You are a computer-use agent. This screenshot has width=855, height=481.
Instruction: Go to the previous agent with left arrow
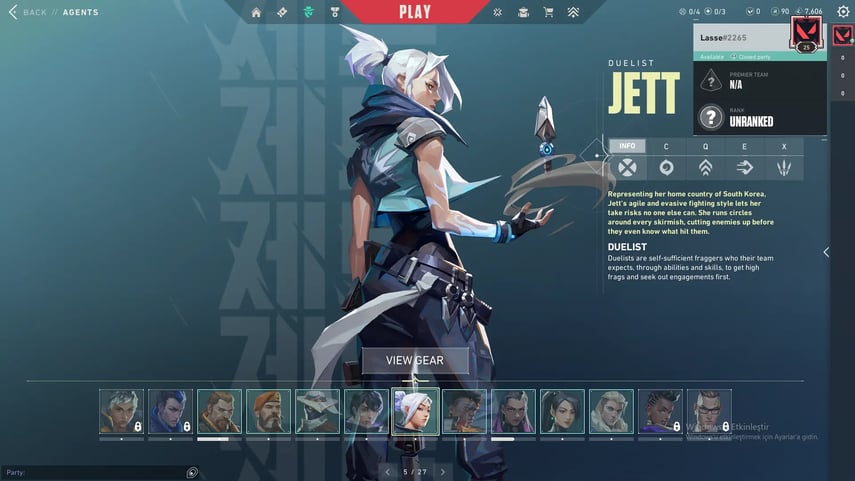coord(388,471)
